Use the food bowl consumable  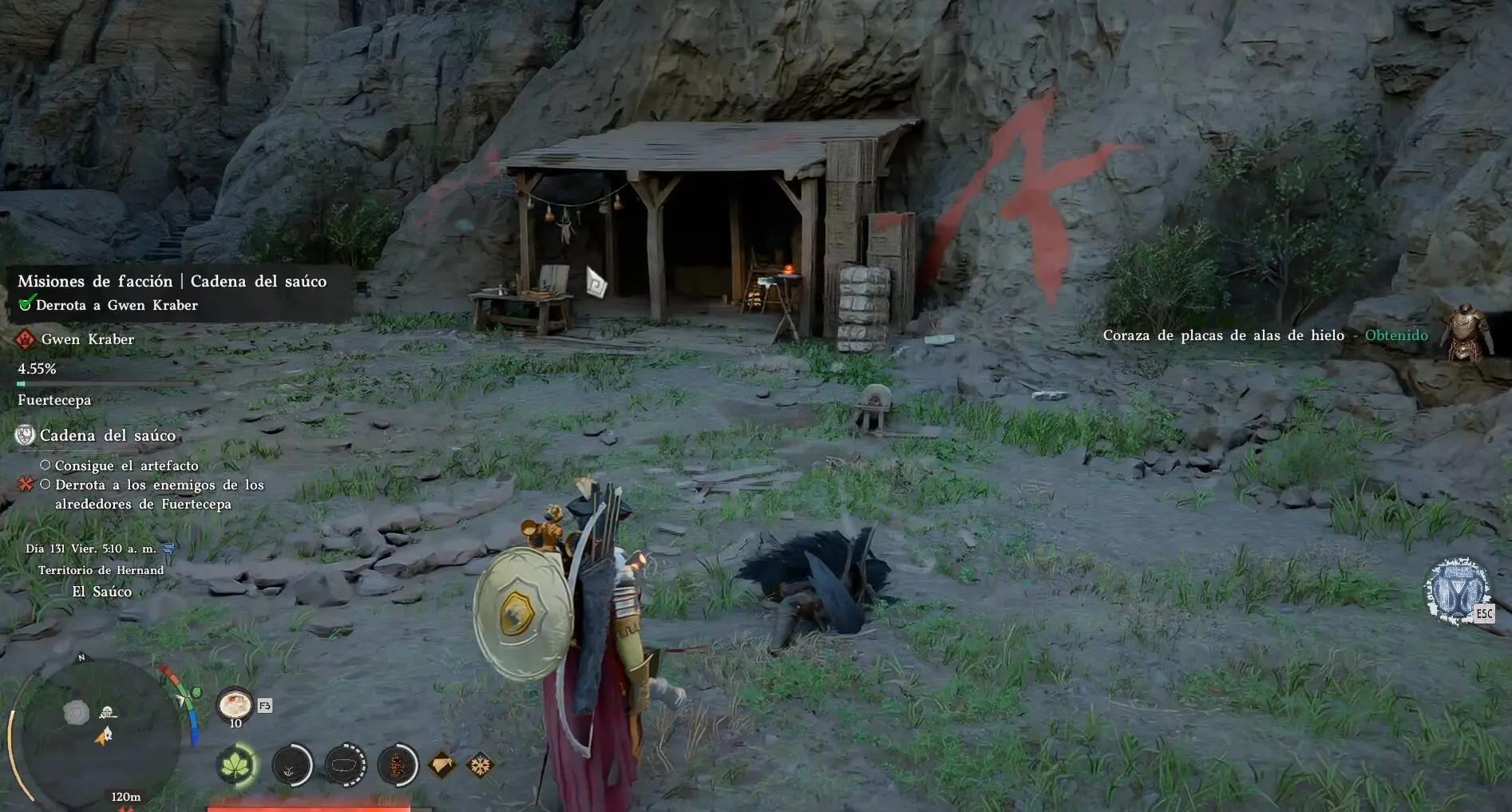(234, 706)
